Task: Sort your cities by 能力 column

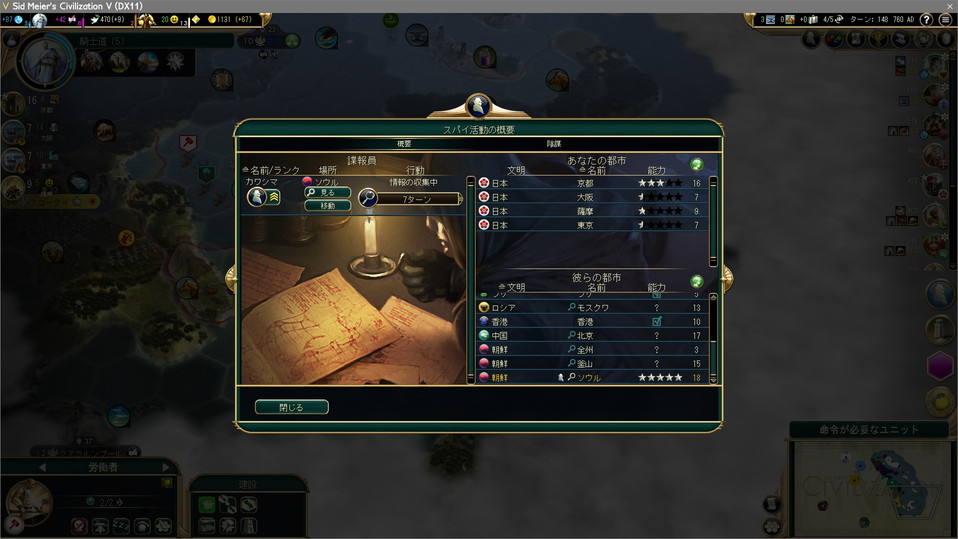Action: 657,171
